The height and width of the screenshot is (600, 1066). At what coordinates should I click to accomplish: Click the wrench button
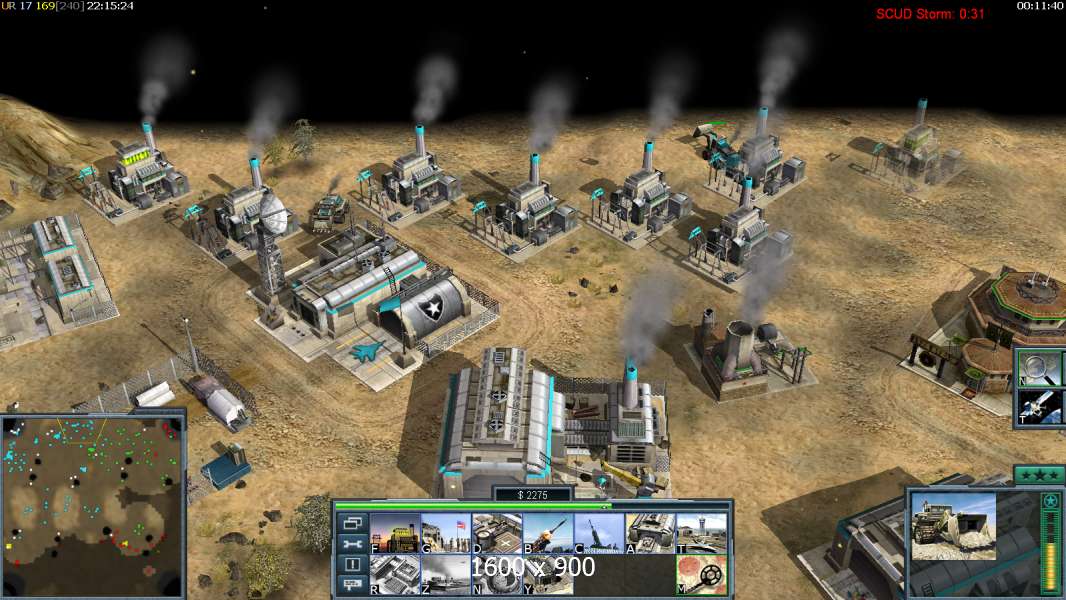(352, 544)
